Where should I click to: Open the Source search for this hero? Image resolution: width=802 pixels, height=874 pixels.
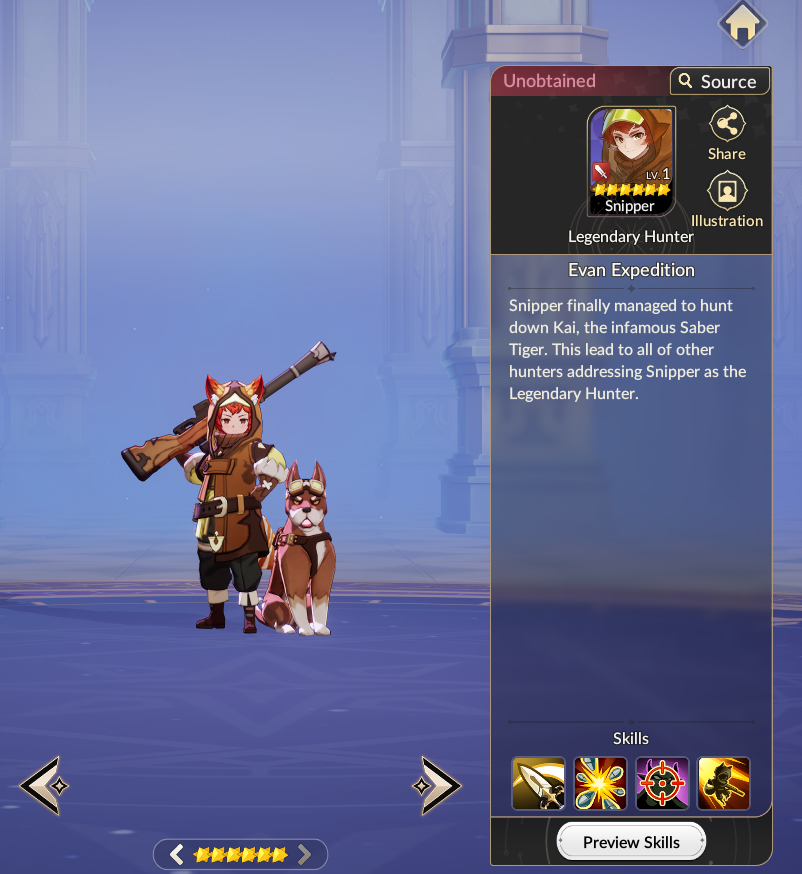click(719, 81)
